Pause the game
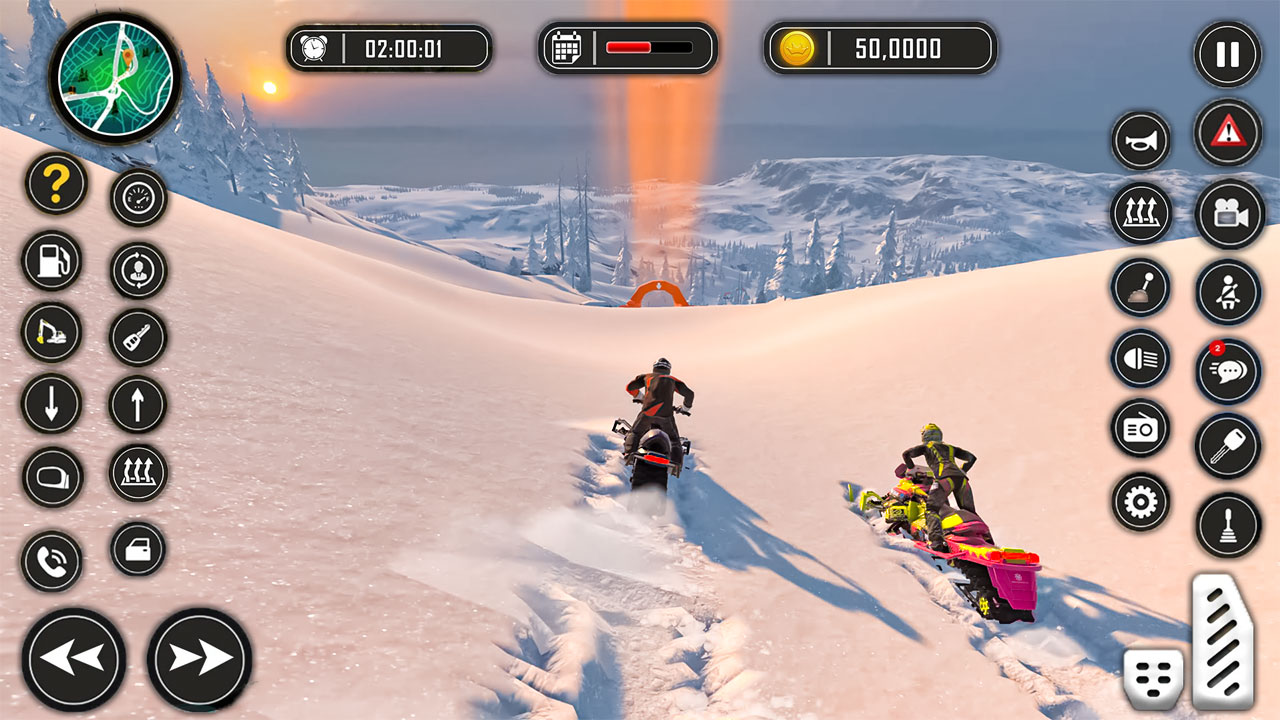Image resolution: width=1280 pixels, height=720 pixels. tap(1228, 55)
